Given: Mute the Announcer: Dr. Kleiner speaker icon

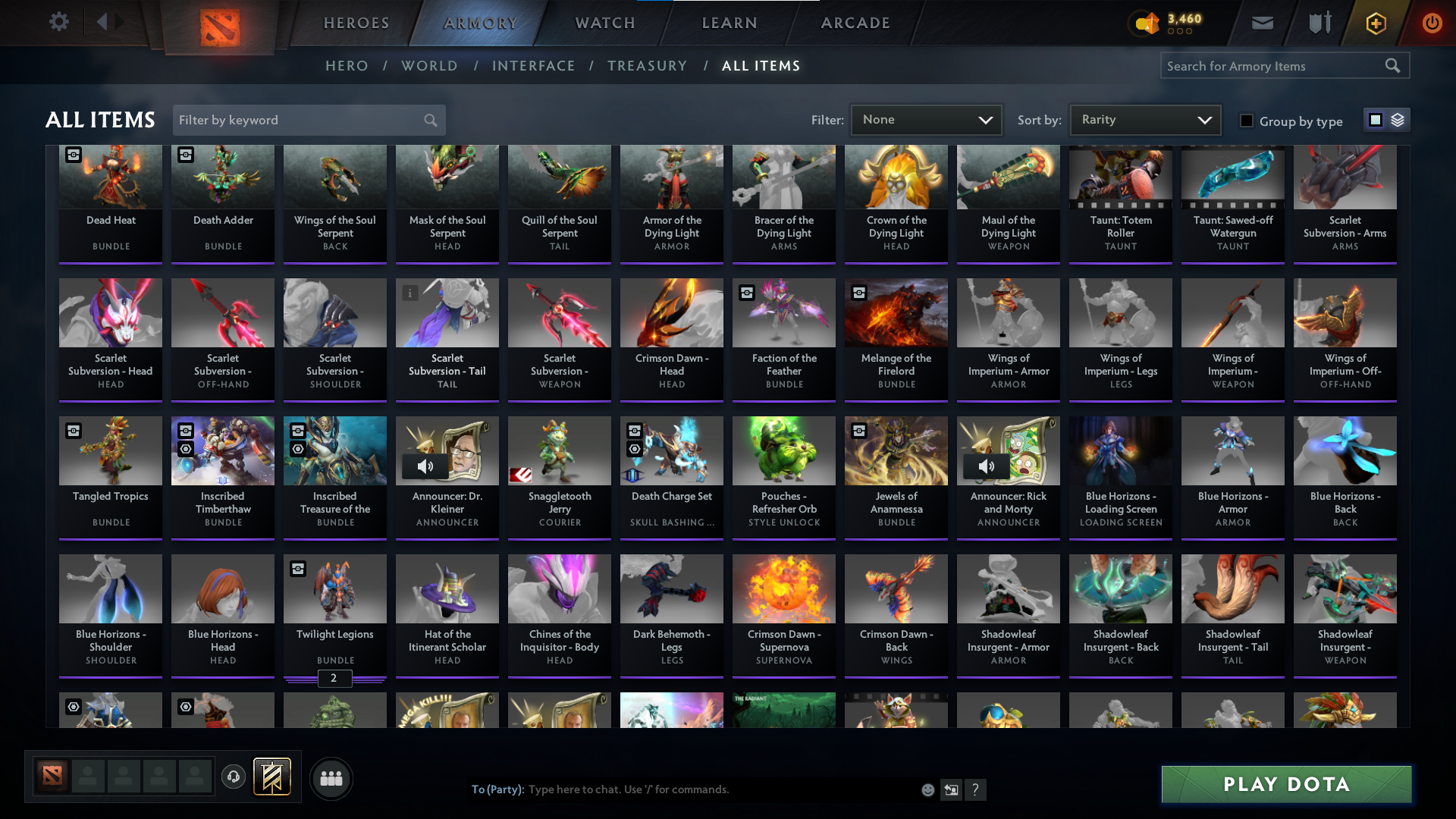Looking at the screenshot, I should click(x=426, y=466).
